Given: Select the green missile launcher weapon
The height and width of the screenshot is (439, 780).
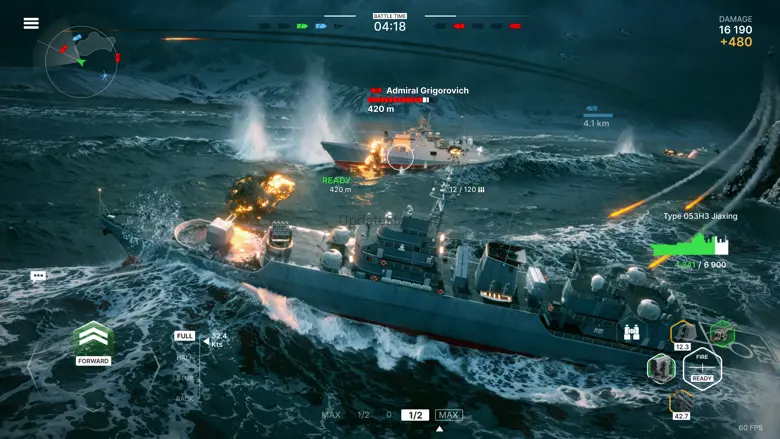Looking at the screenshot, I should click(661, 368).
